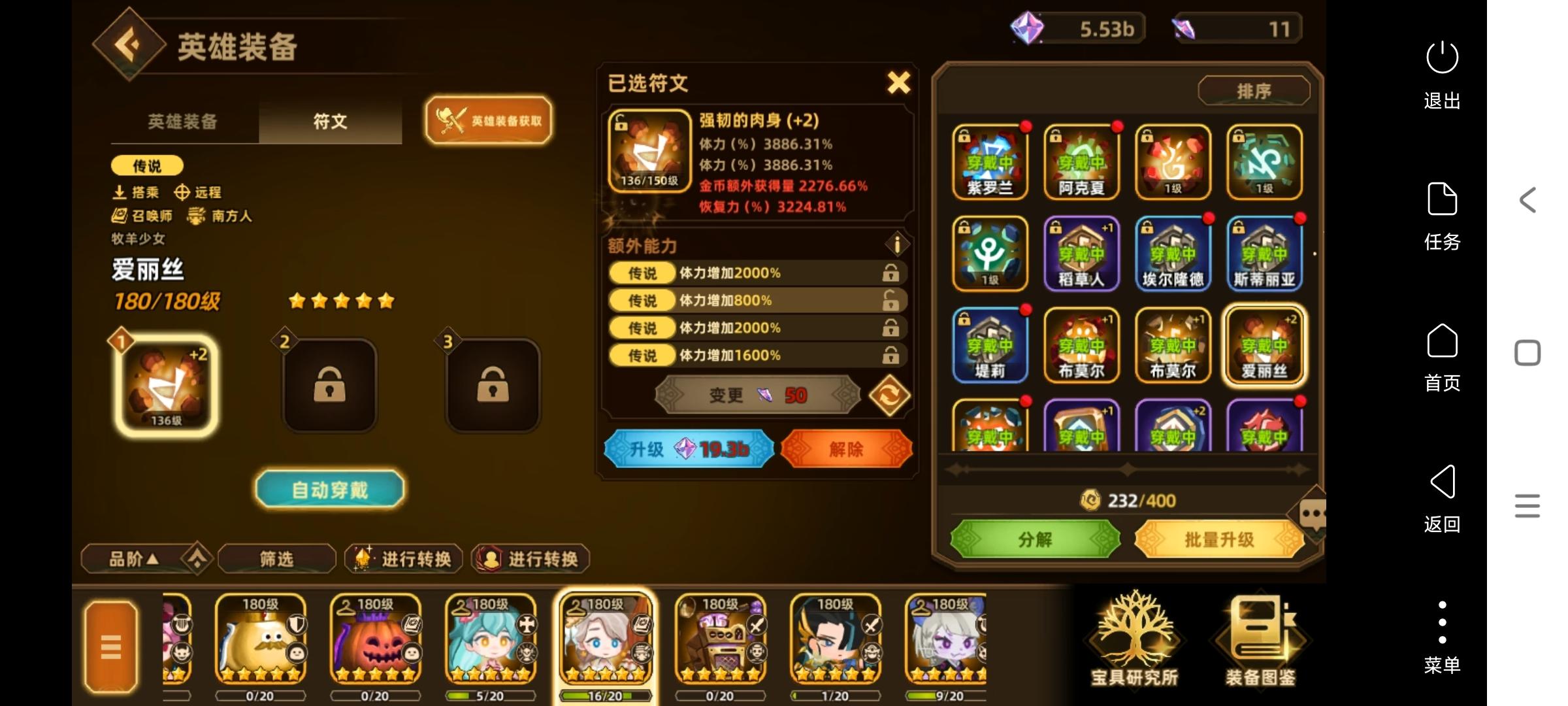
Task: Open the 排序 sorting options
Action: (x=1252, y=92)
